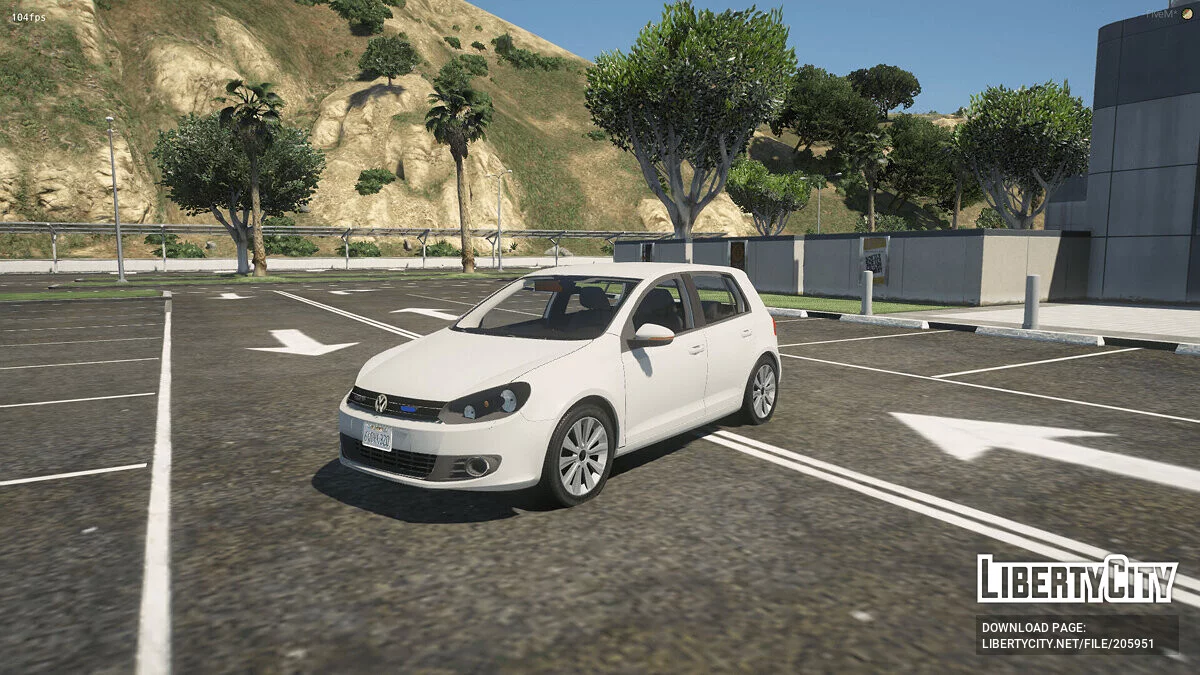Click the LibertyCity logo watermark

(x=1077, y=579)
